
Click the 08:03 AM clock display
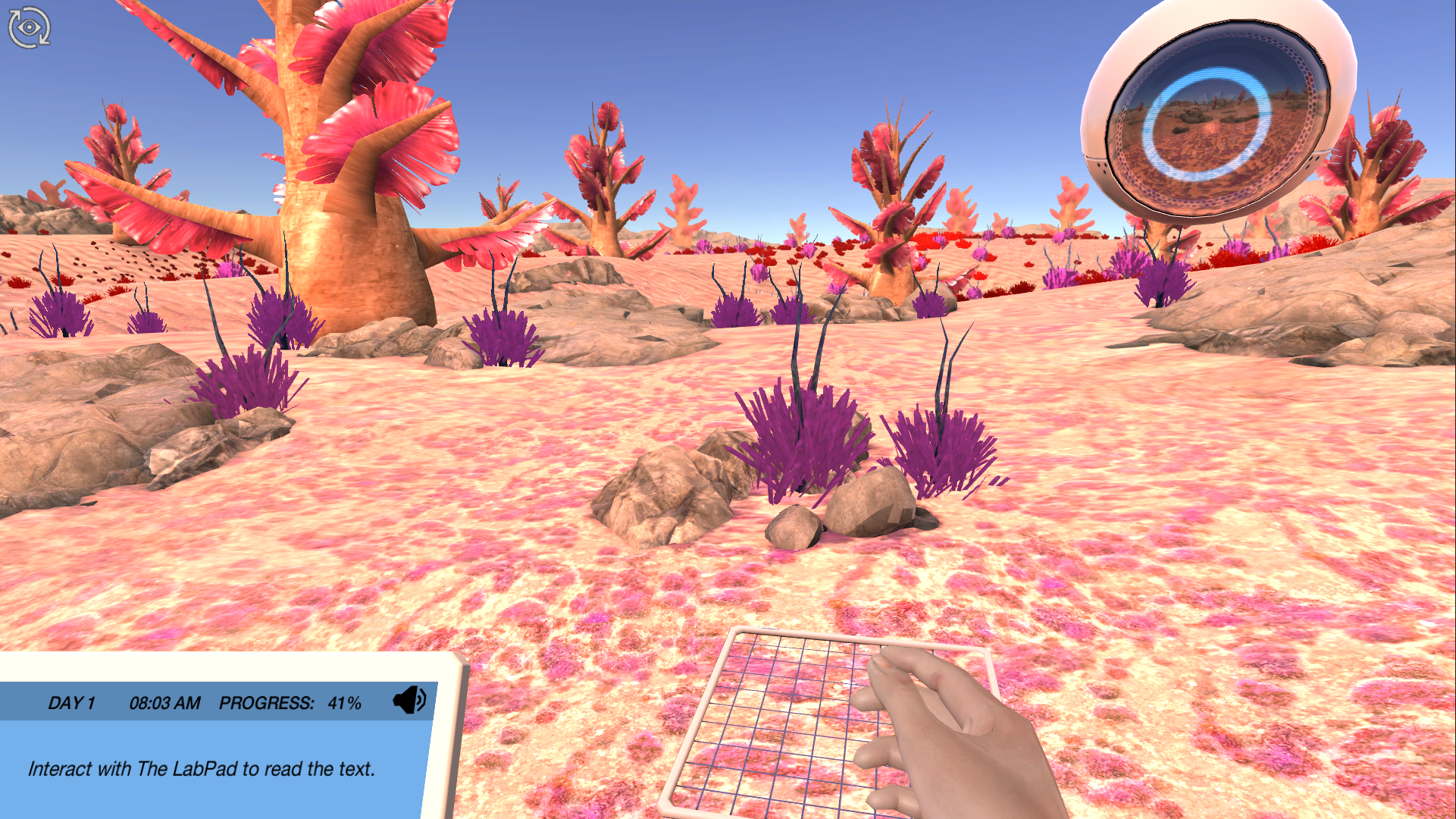(164, 702)
